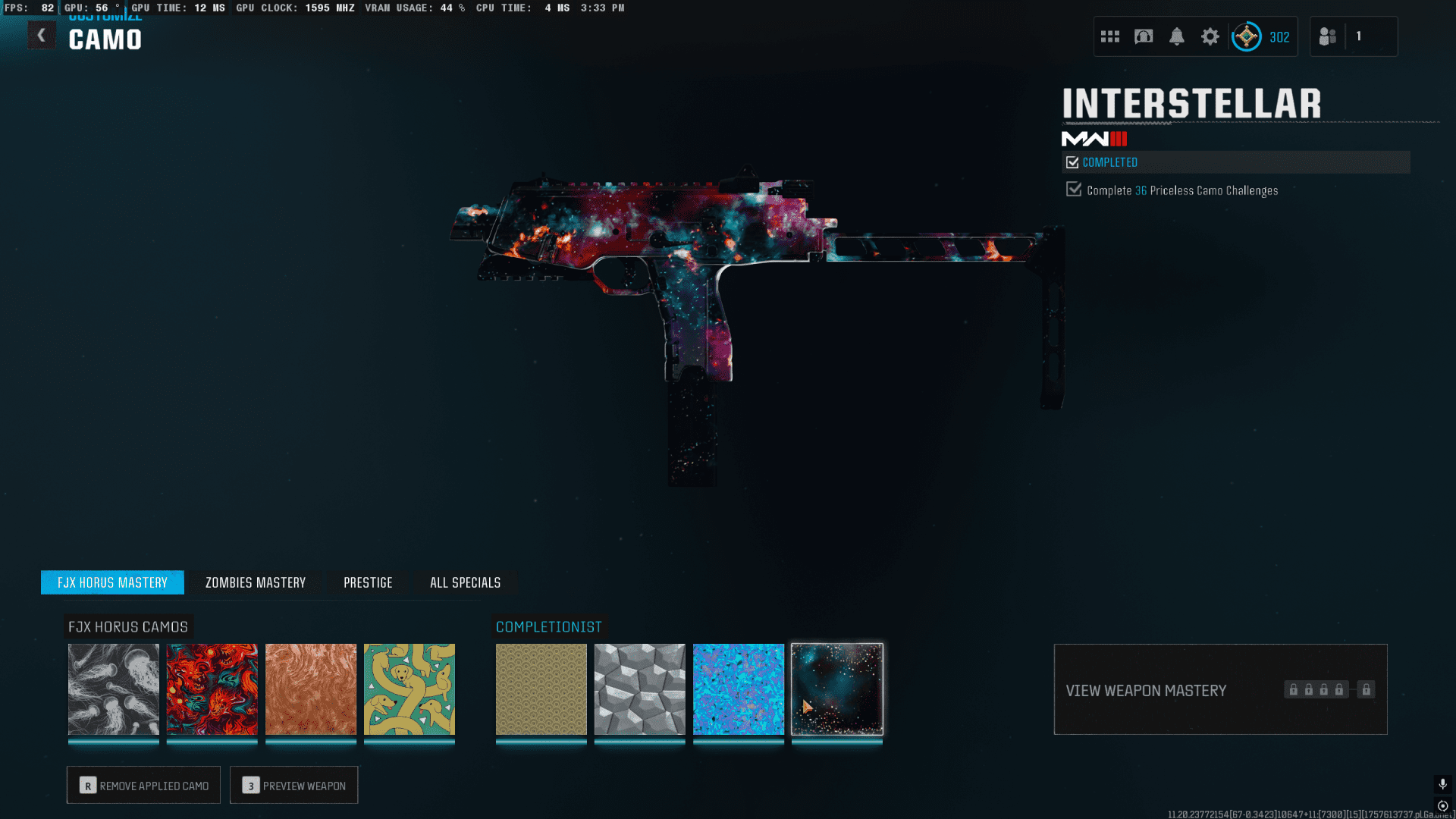Preview the weapon
Viewport: 1456px width, 819px height.
click(x=294, y=785)
